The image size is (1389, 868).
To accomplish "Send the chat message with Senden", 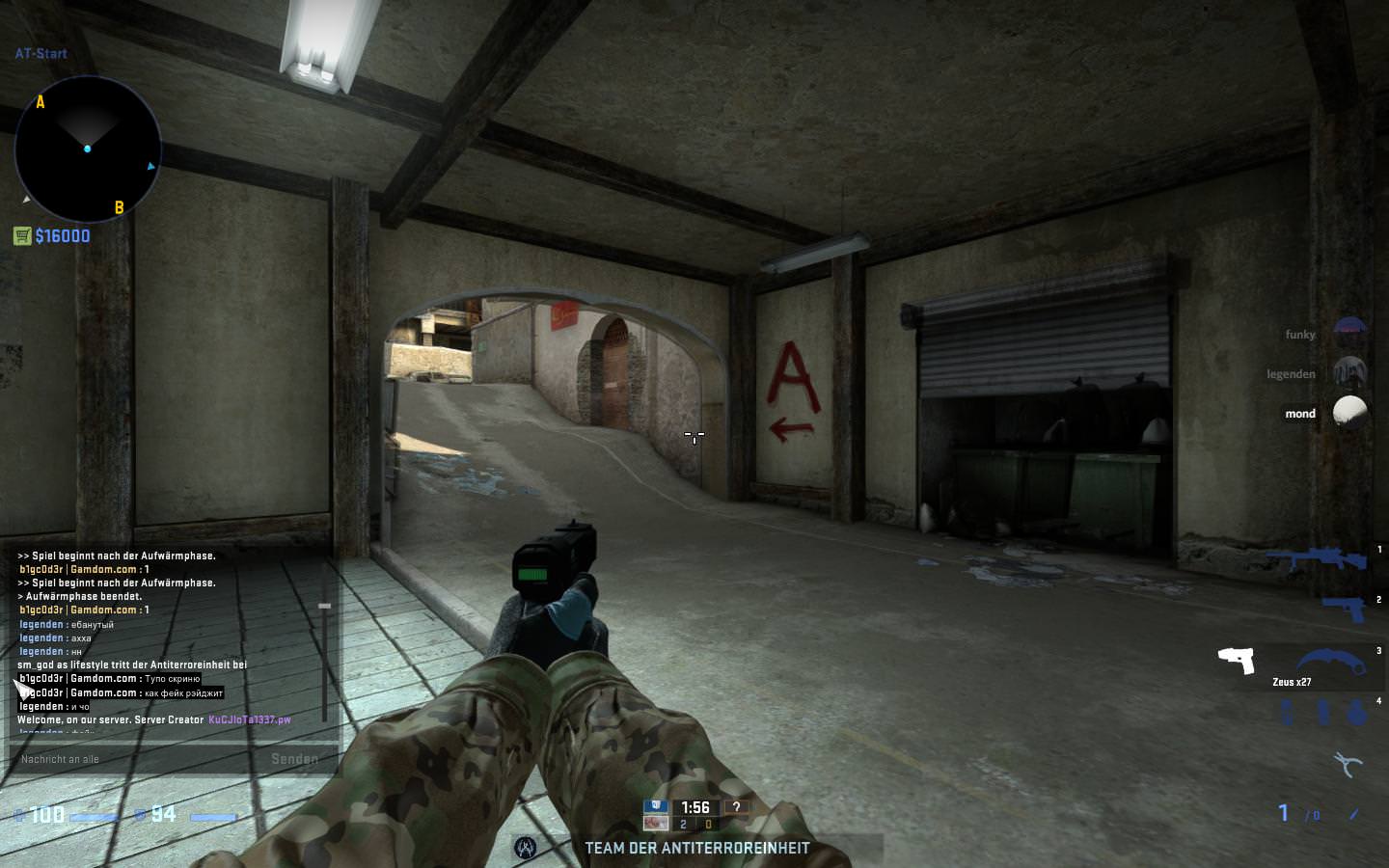I will (294, 759).
